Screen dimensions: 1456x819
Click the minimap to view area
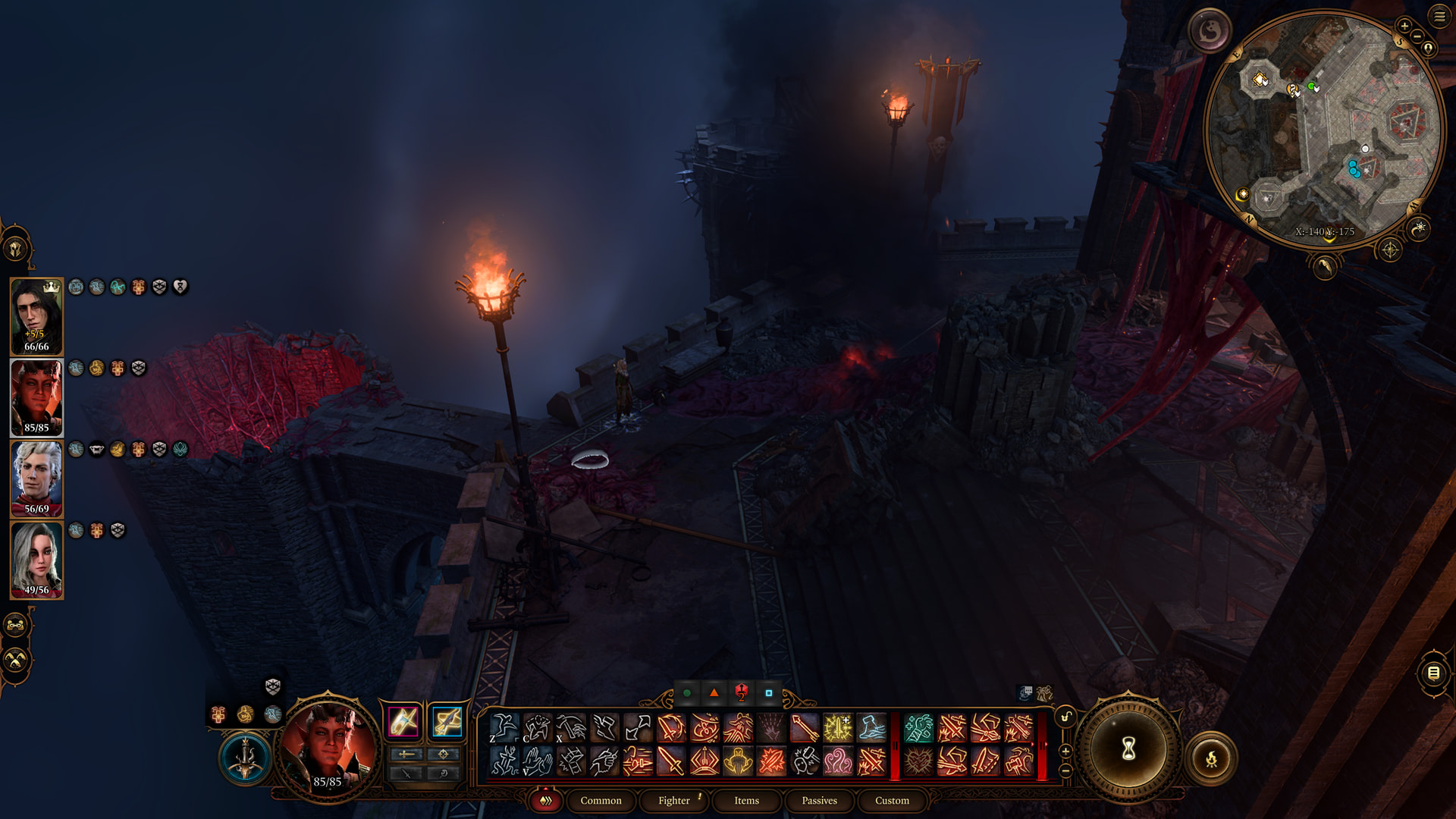tap(1323, 129)
